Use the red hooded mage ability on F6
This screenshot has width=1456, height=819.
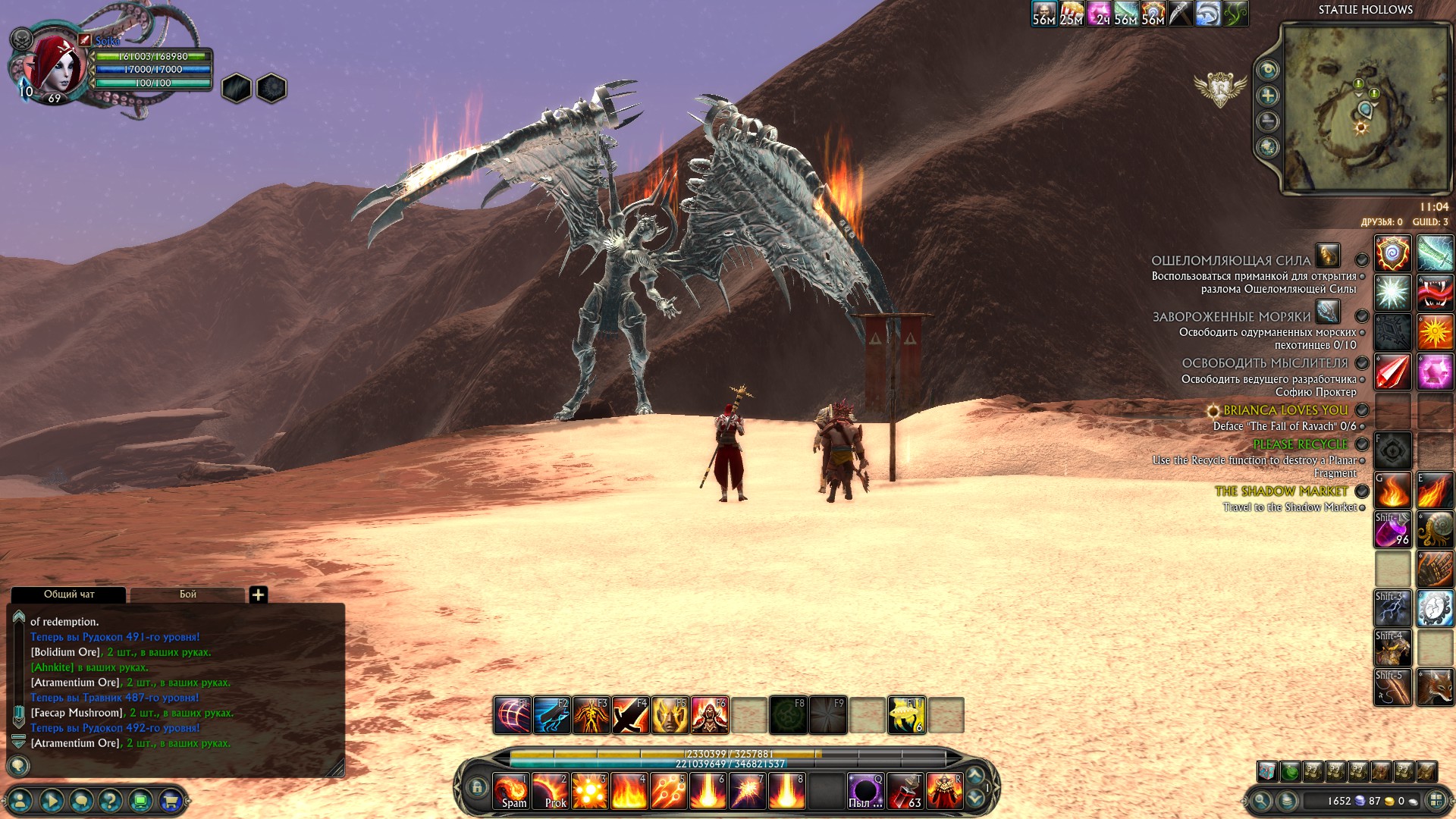(709, 715)
